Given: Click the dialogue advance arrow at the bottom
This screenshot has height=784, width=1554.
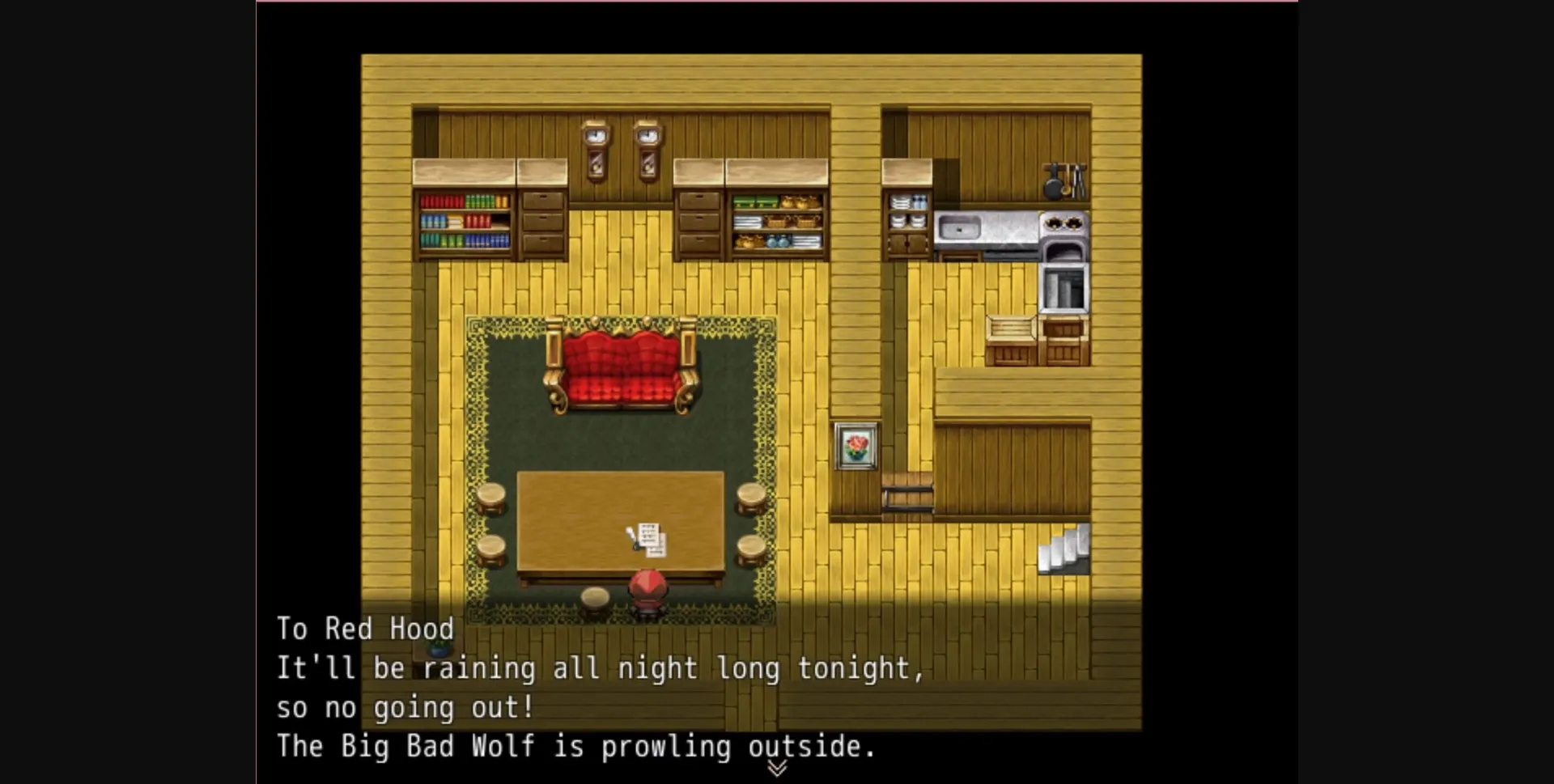Looking at the screenshot, I should (x=777, y=767).
